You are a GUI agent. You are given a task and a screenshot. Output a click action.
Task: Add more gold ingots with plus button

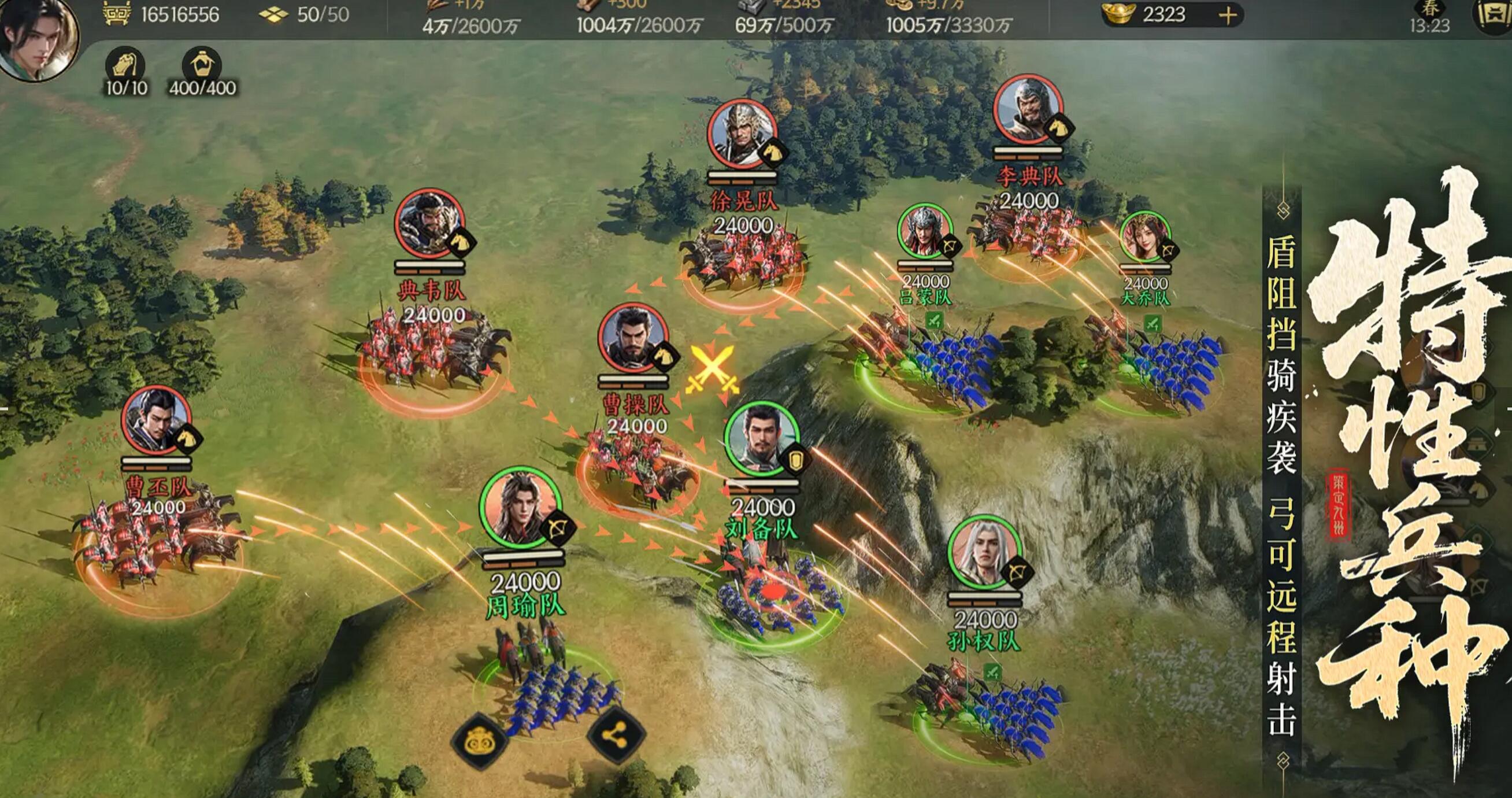[1226, 16]
